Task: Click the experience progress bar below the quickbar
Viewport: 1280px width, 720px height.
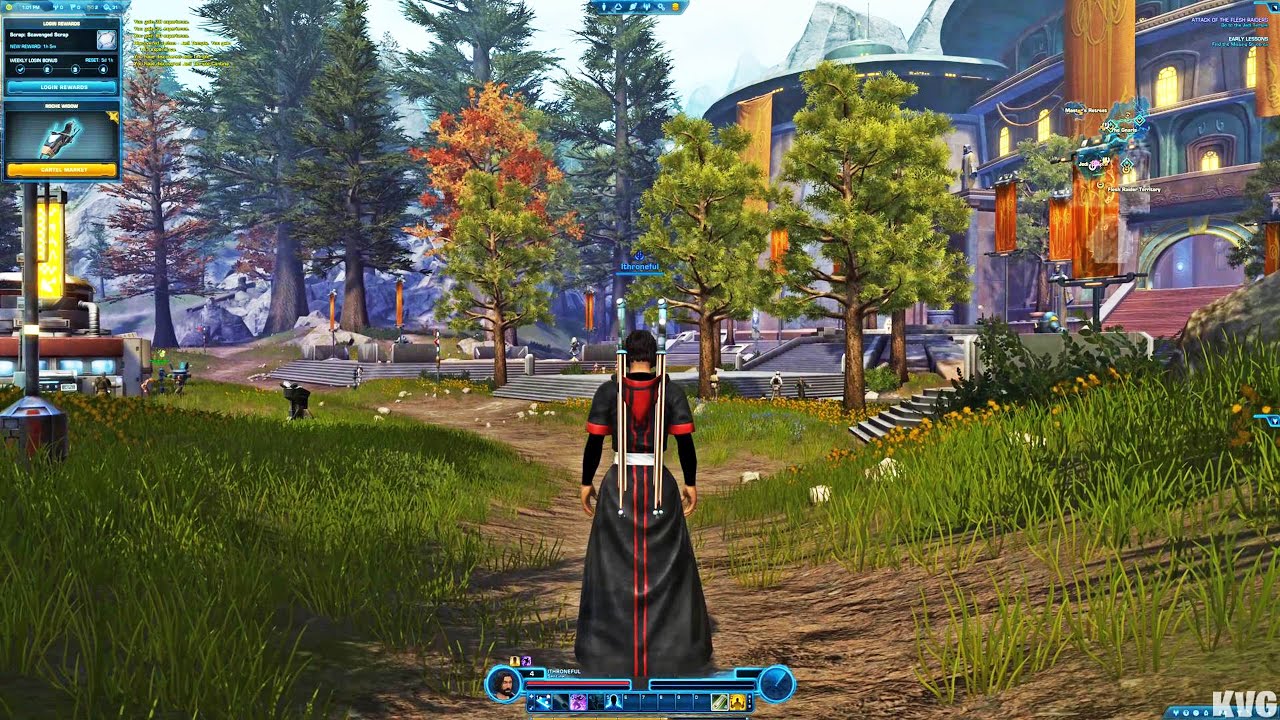Action: point(640,716)
